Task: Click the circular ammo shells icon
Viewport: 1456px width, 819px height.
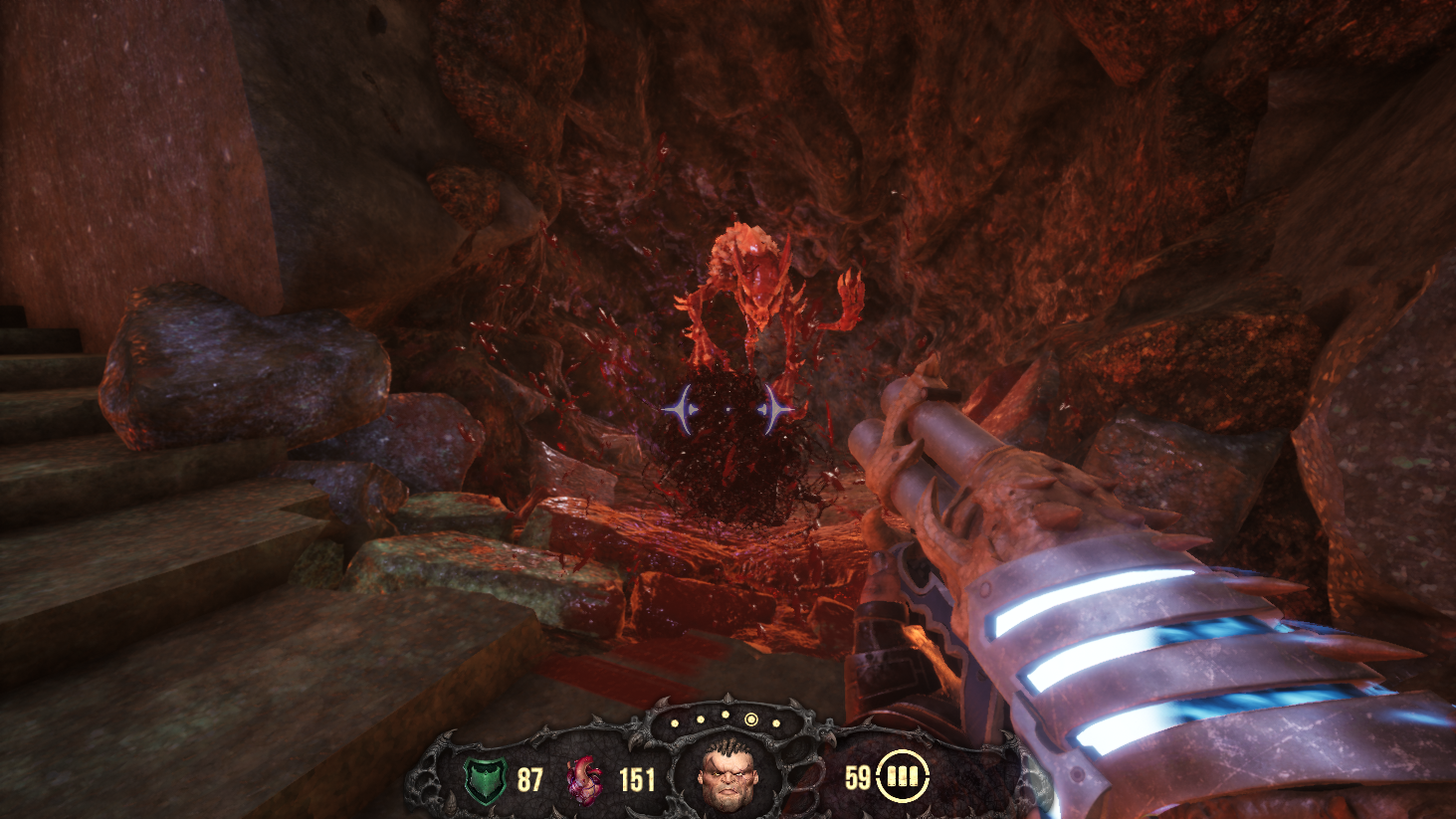Action: pyautogui.click(x=902, y=776)
